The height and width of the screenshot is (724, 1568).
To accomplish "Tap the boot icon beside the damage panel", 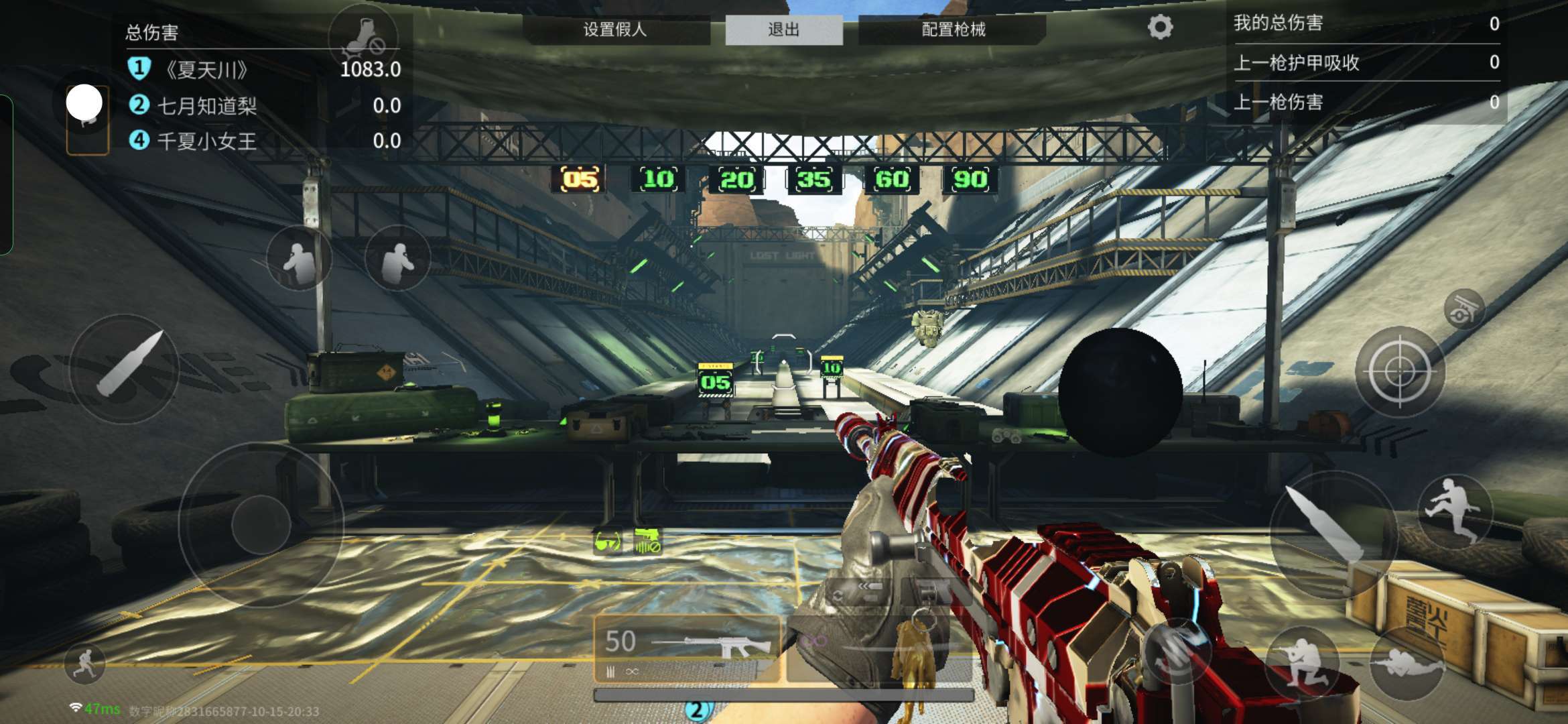I will [x=363, y=37].
